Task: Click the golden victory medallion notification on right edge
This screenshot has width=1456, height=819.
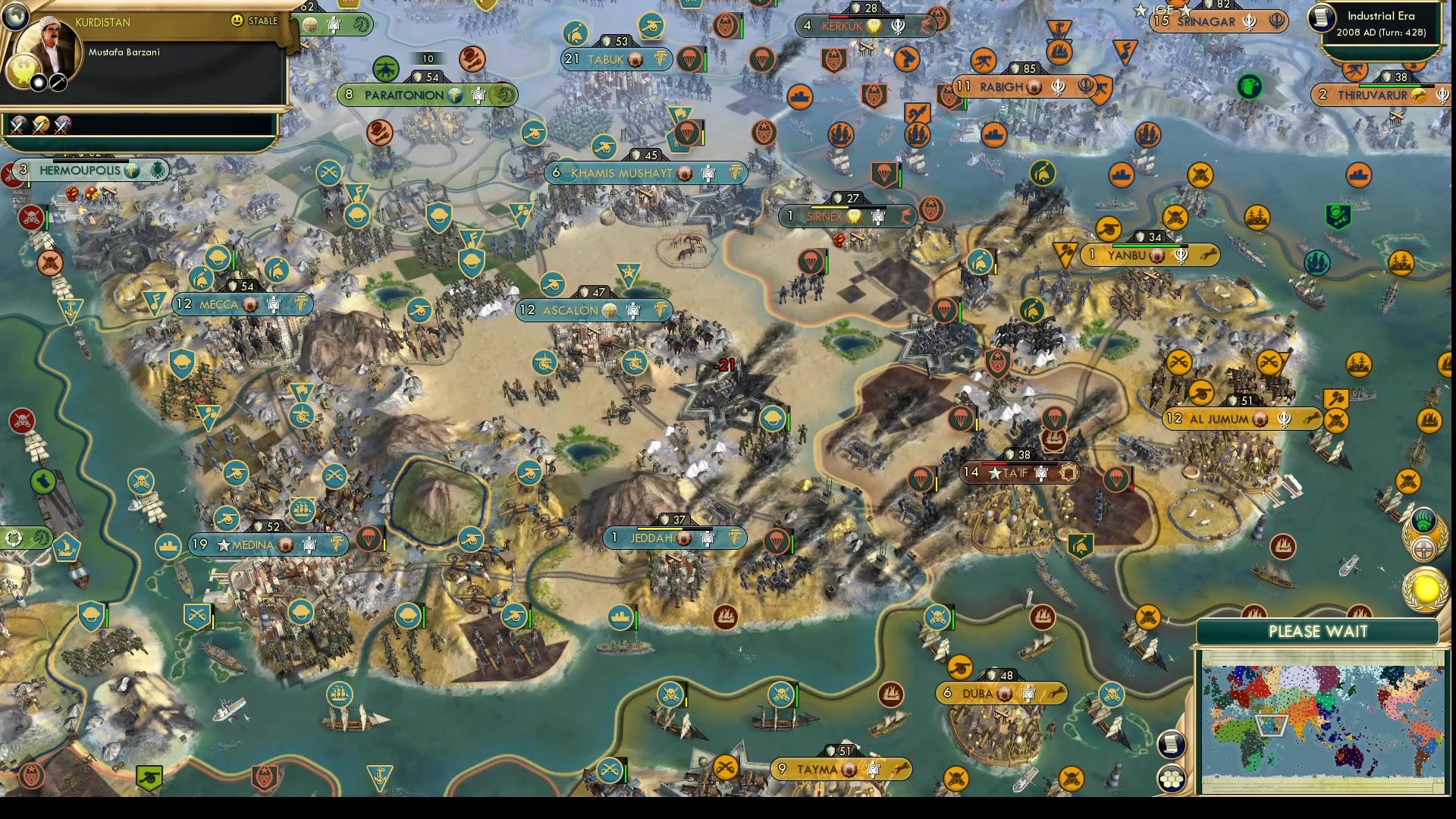Action: click(x=1423, y=586)
